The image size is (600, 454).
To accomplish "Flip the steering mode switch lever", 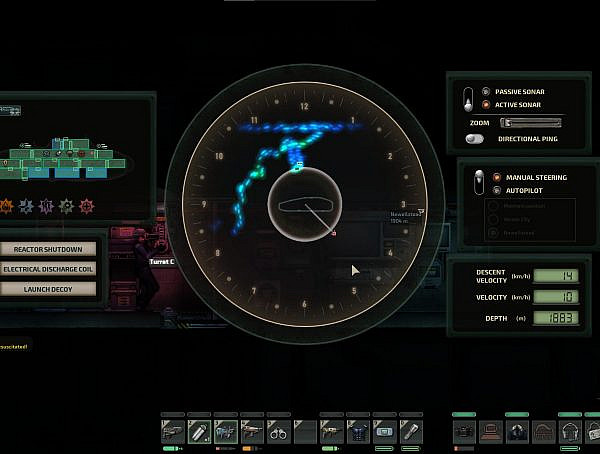I will (478, 183).
